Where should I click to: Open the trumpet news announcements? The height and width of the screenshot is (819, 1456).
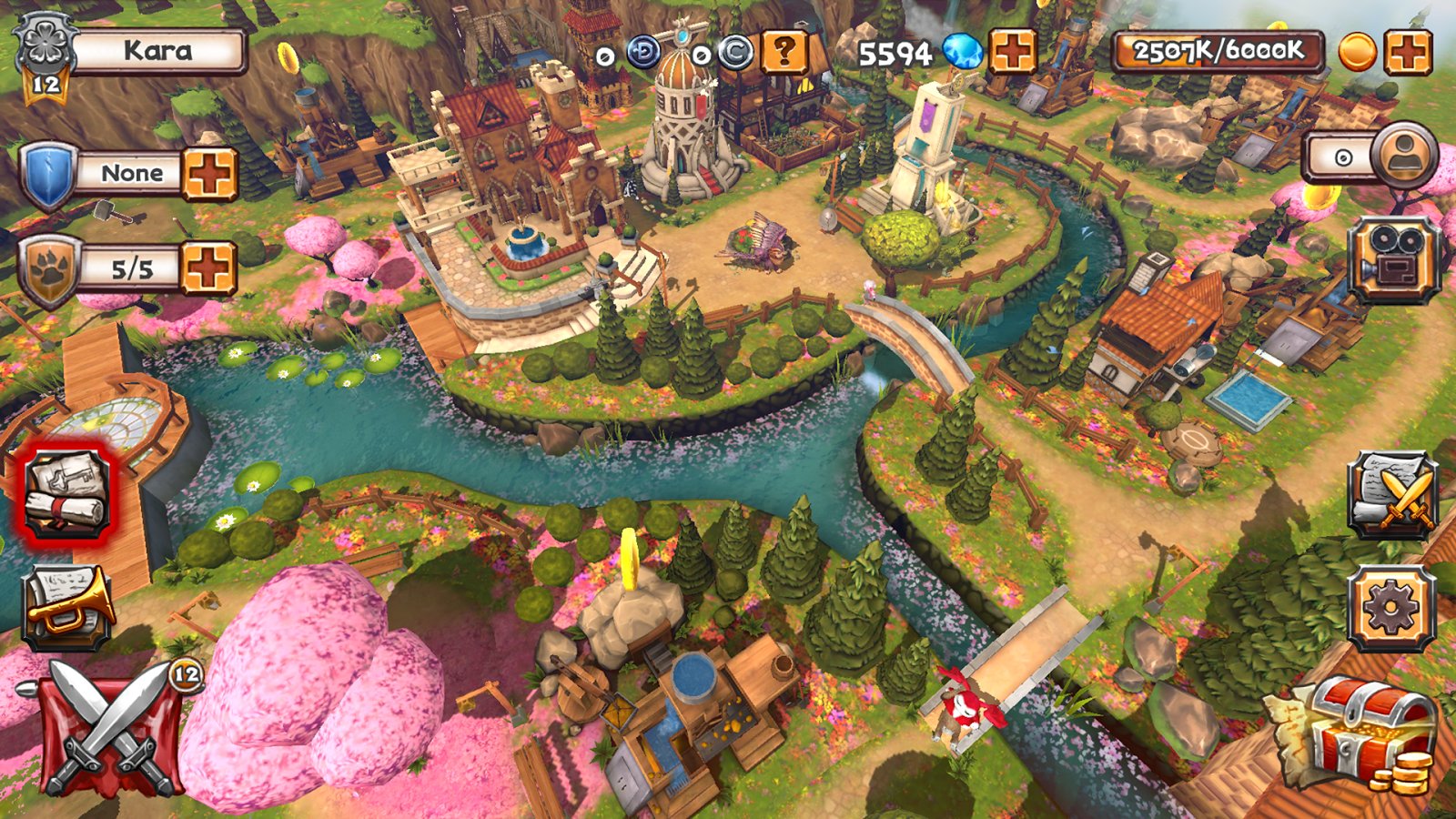click(x=66, y=605)
